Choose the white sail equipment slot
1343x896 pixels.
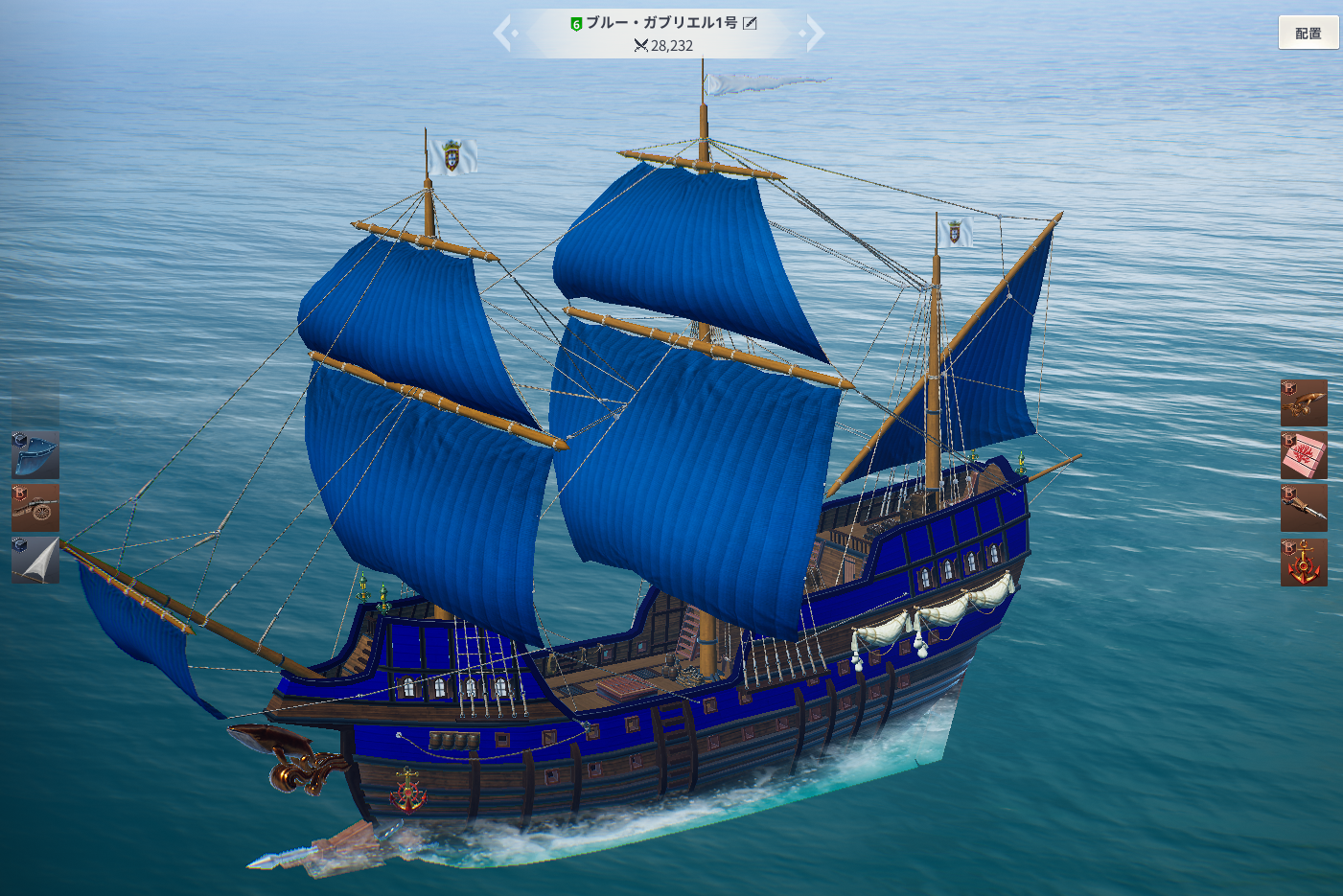[35, 561]
